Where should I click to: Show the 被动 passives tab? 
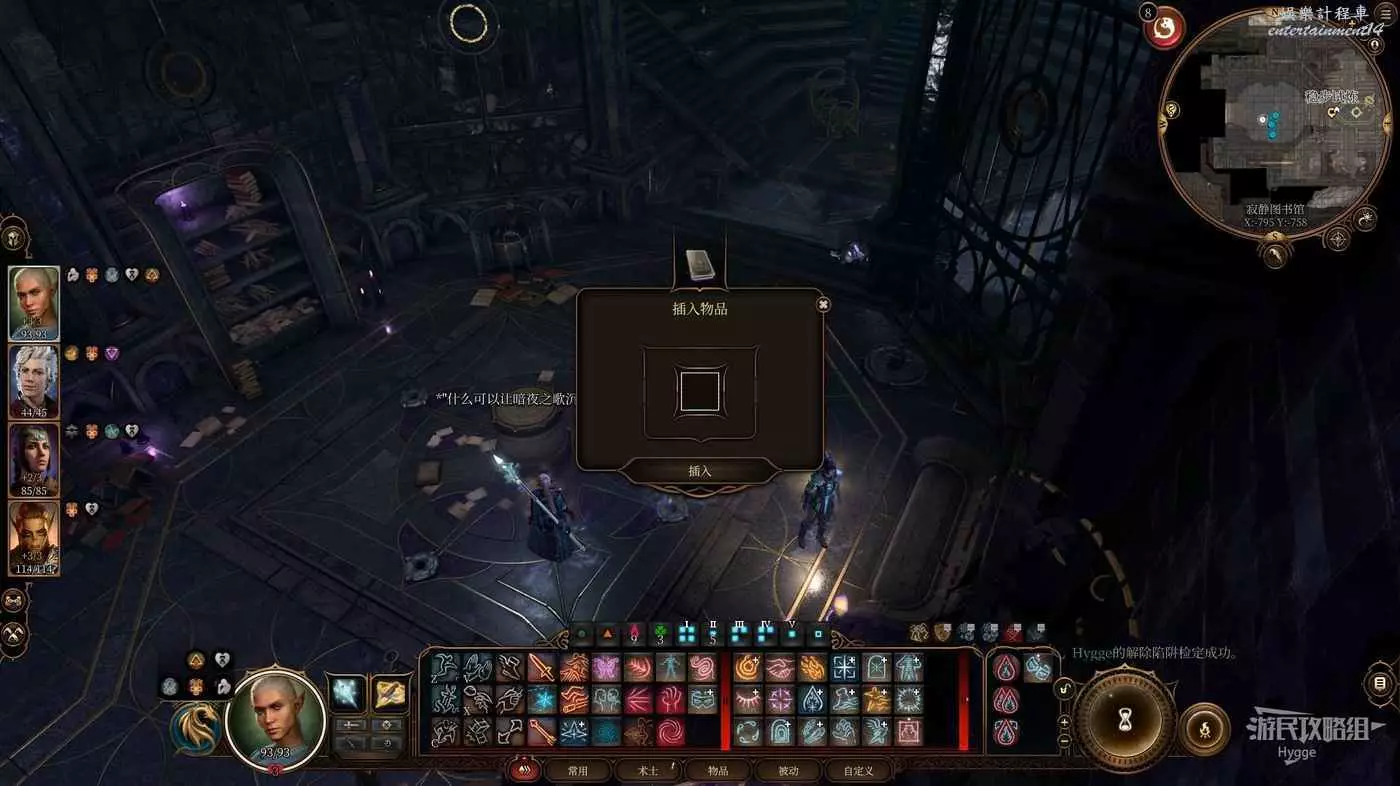[788, 770]
